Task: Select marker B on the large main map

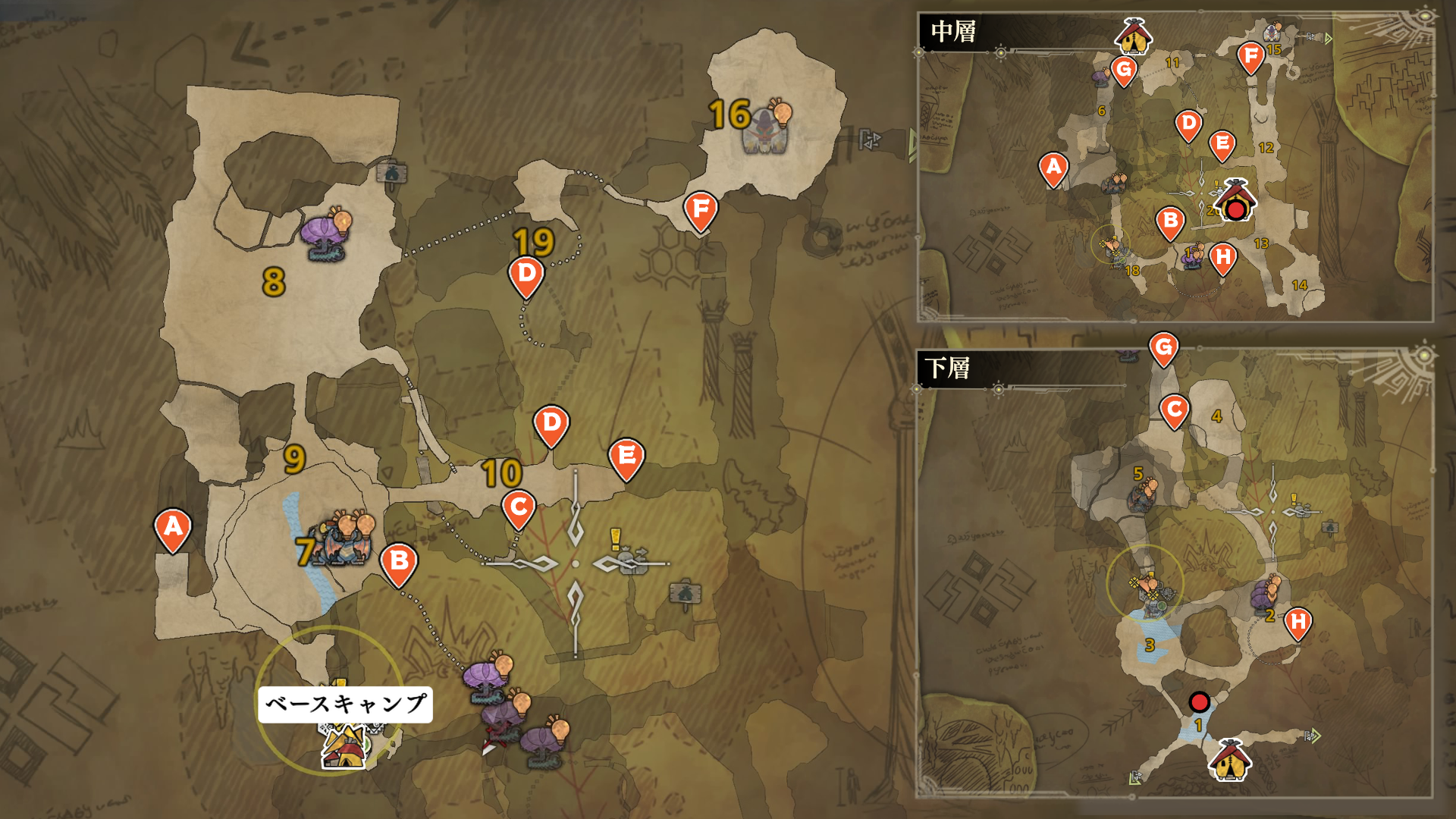Action: (399, 563)
